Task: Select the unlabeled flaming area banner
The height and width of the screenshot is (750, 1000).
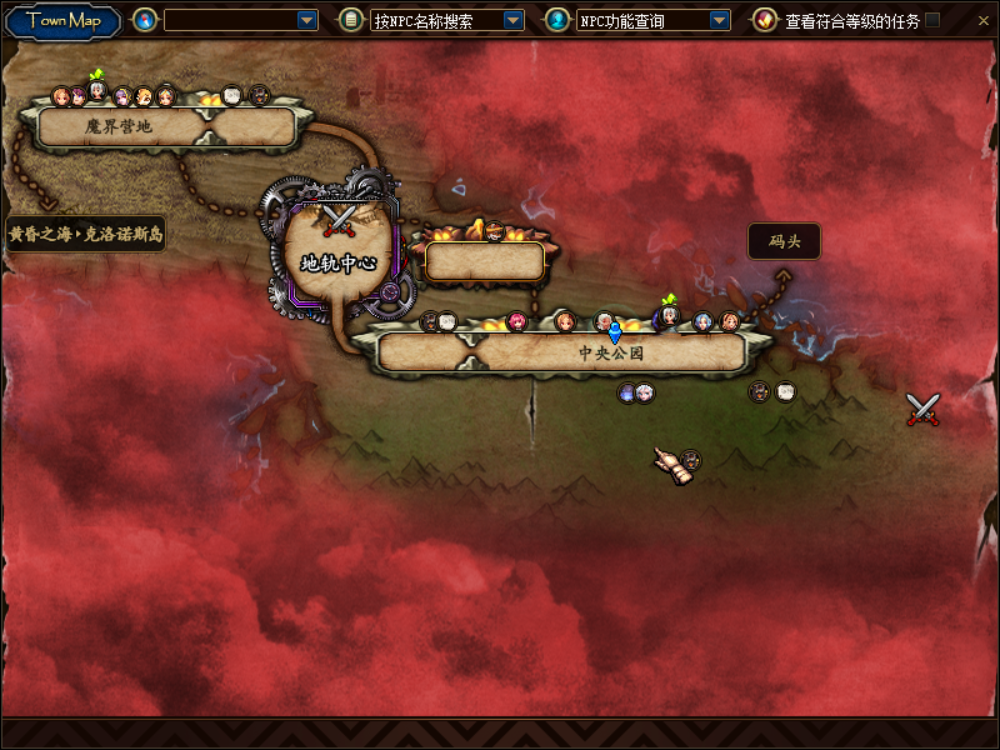Action: pos(485,261)
